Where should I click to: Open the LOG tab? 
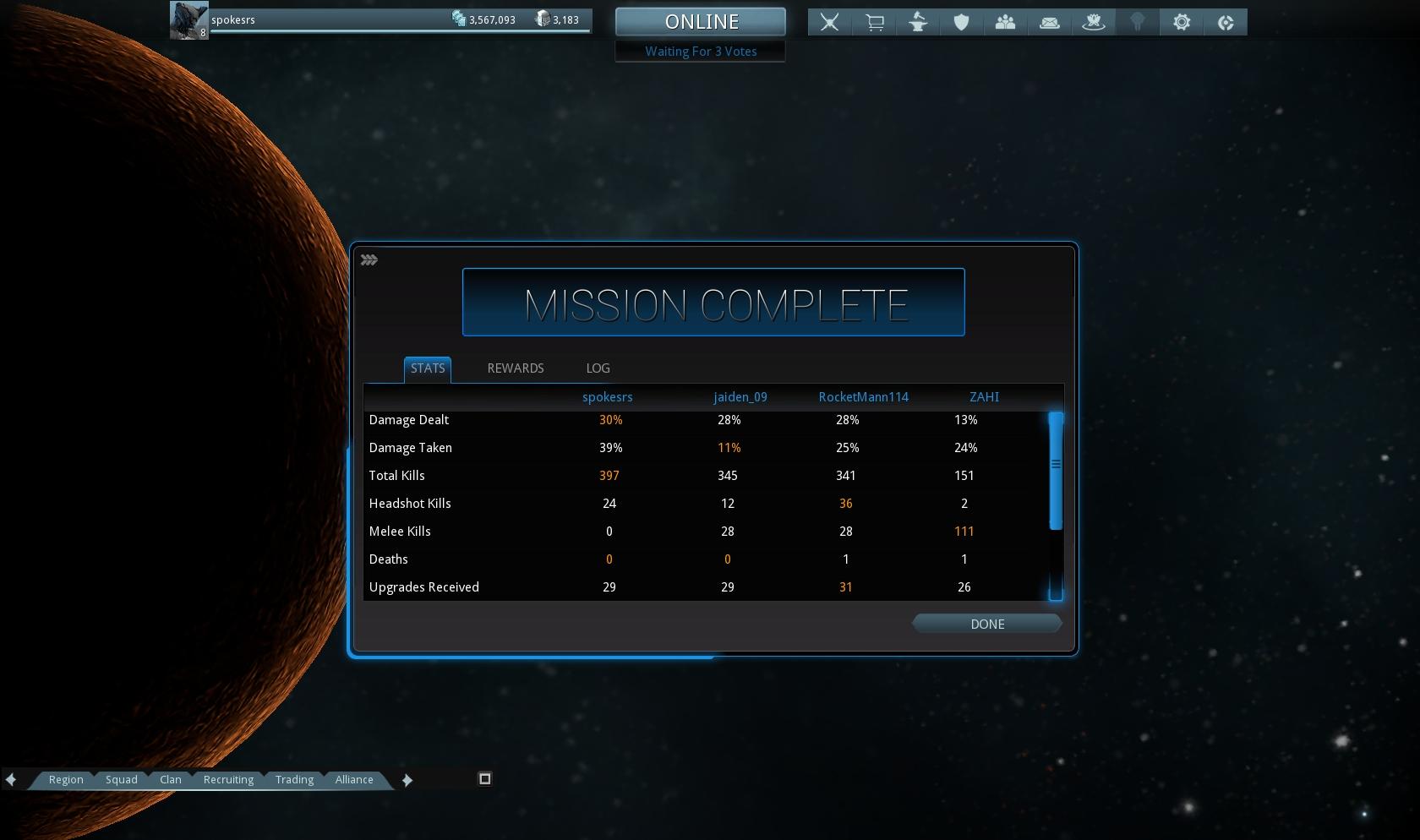pyautogui.click(x=598, y=368)
